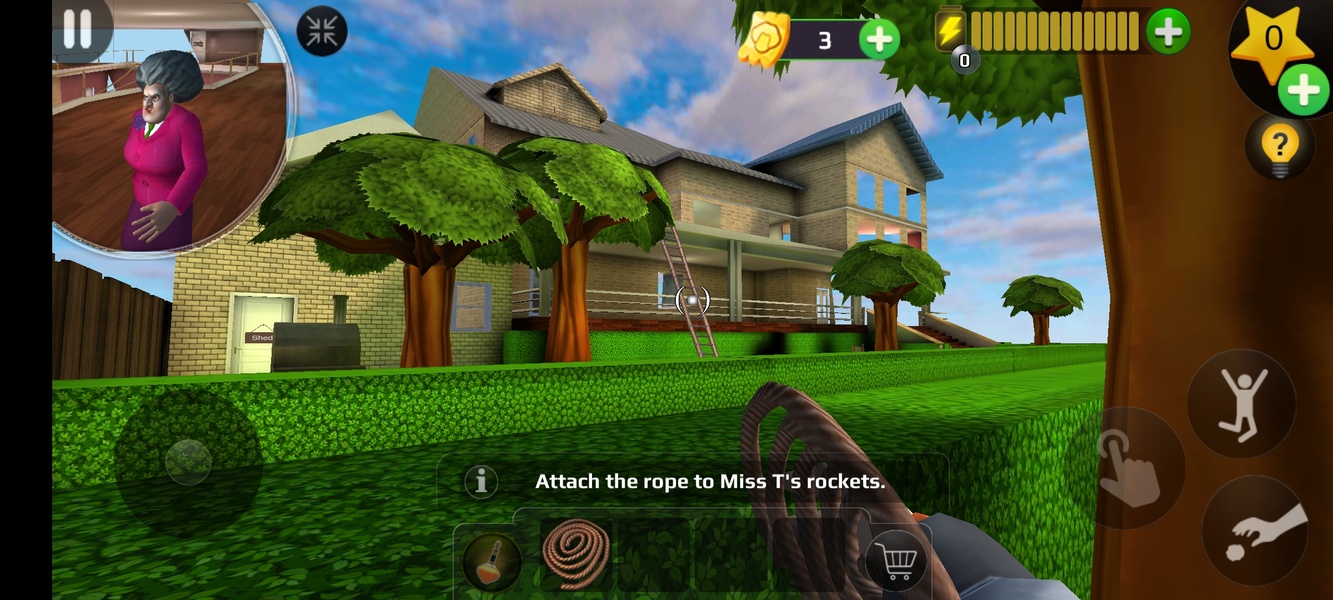1333x600 pixels.
Task: Add more golden tickets
Action: pyautogui.click(x=879, y=40)
